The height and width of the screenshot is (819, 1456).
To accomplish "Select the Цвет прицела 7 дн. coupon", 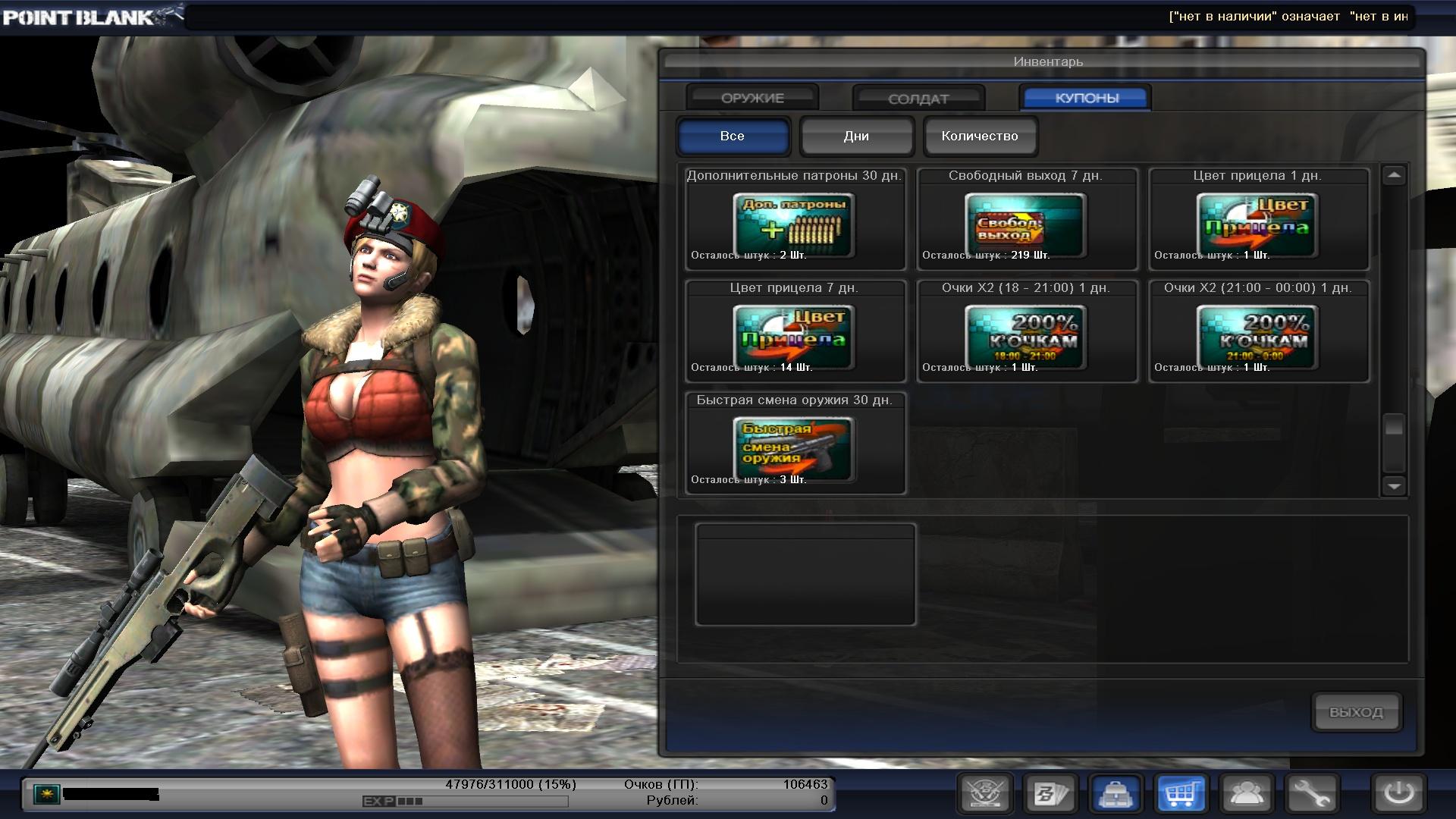I will click(x=794, y=337).
